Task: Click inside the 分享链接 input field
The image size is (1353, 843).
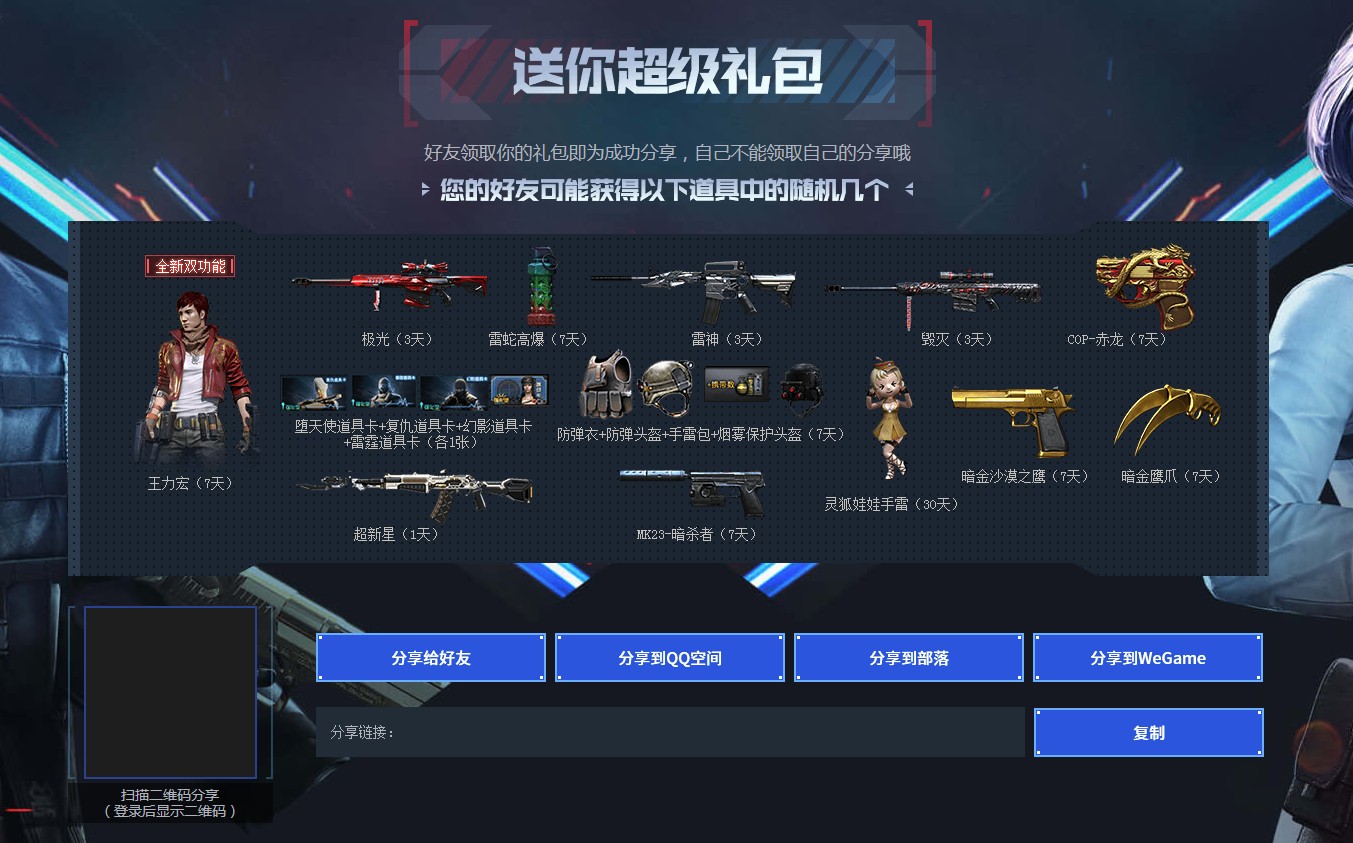Action: [670, 732]
